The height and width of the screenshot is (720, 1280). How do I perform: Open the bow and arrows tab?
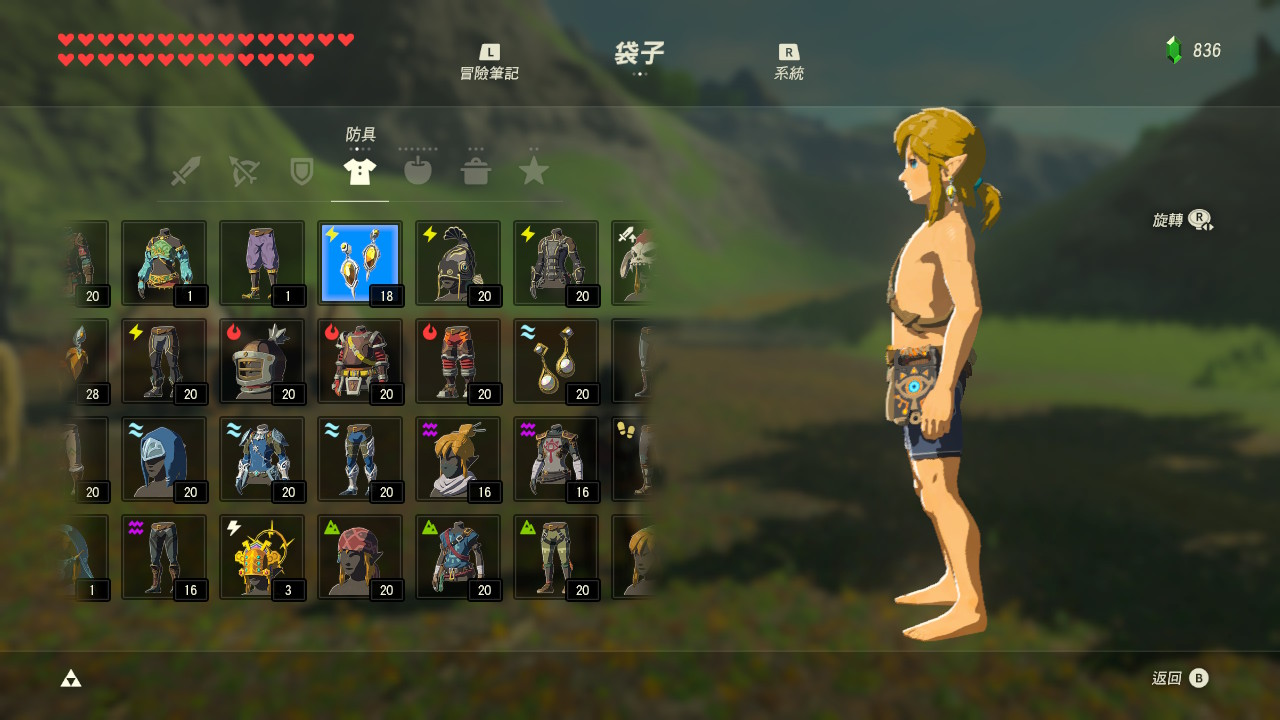click(243, 171)
